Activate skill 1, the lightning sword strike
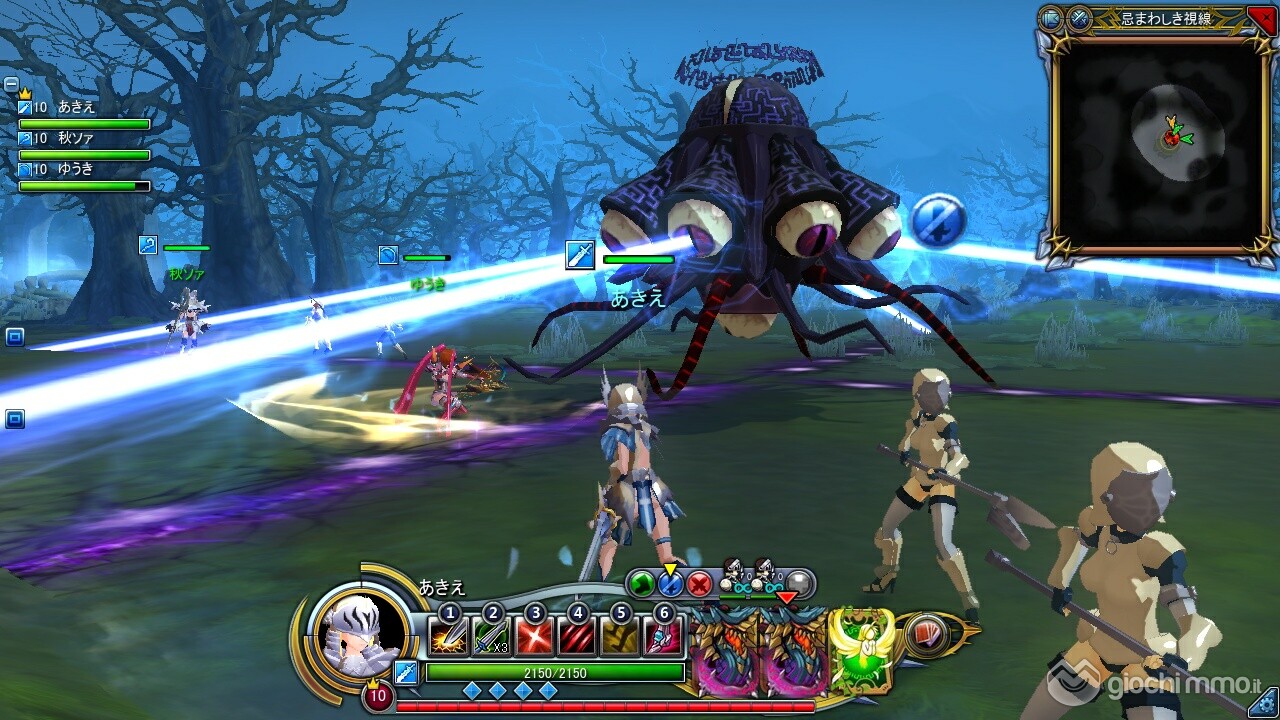 pos(447,638)
